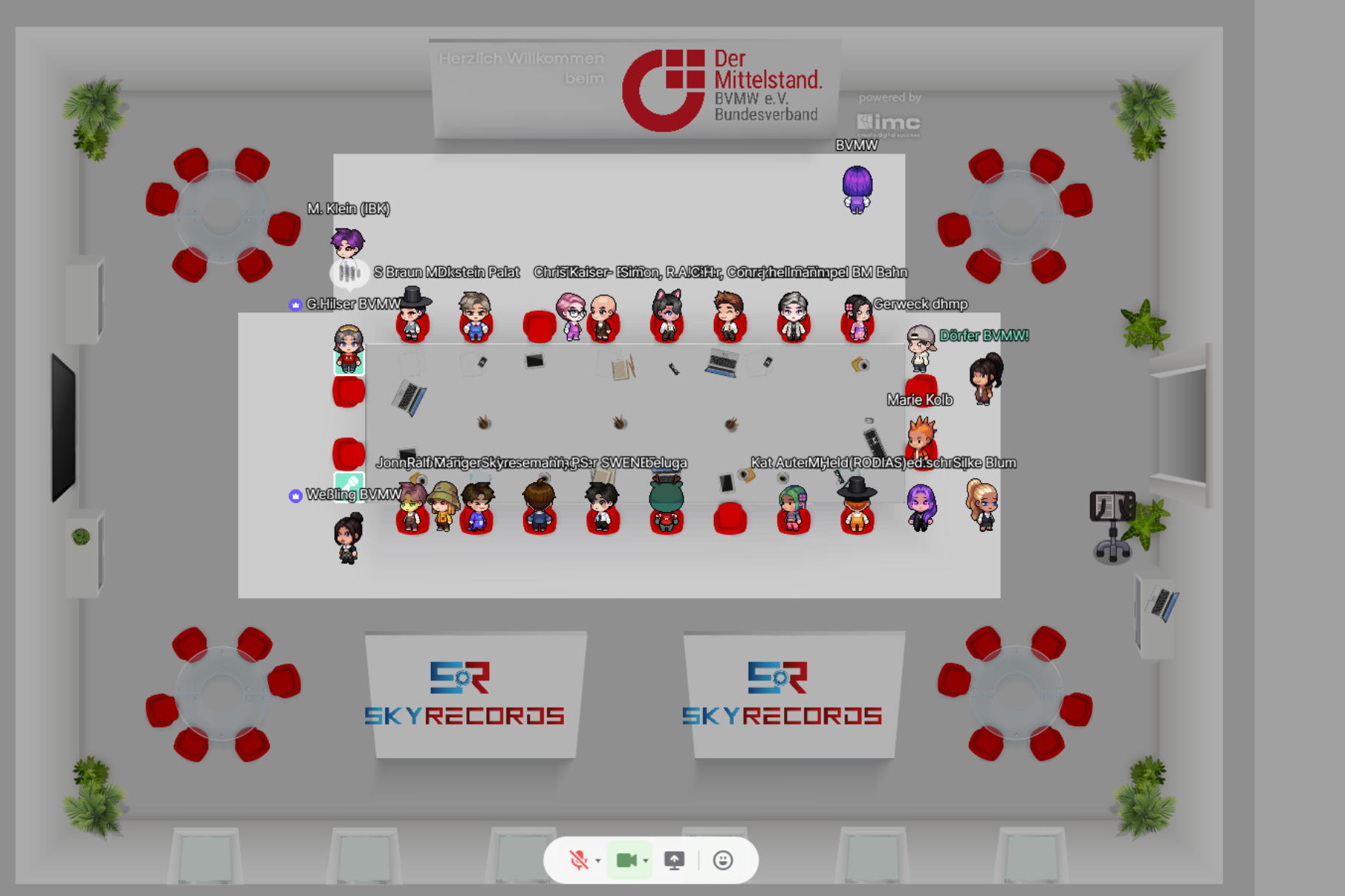Image resolution: width=1345 pixels, height=896 pixels.
Task: Open the camera options dropdown arrow
Action: 646,861
